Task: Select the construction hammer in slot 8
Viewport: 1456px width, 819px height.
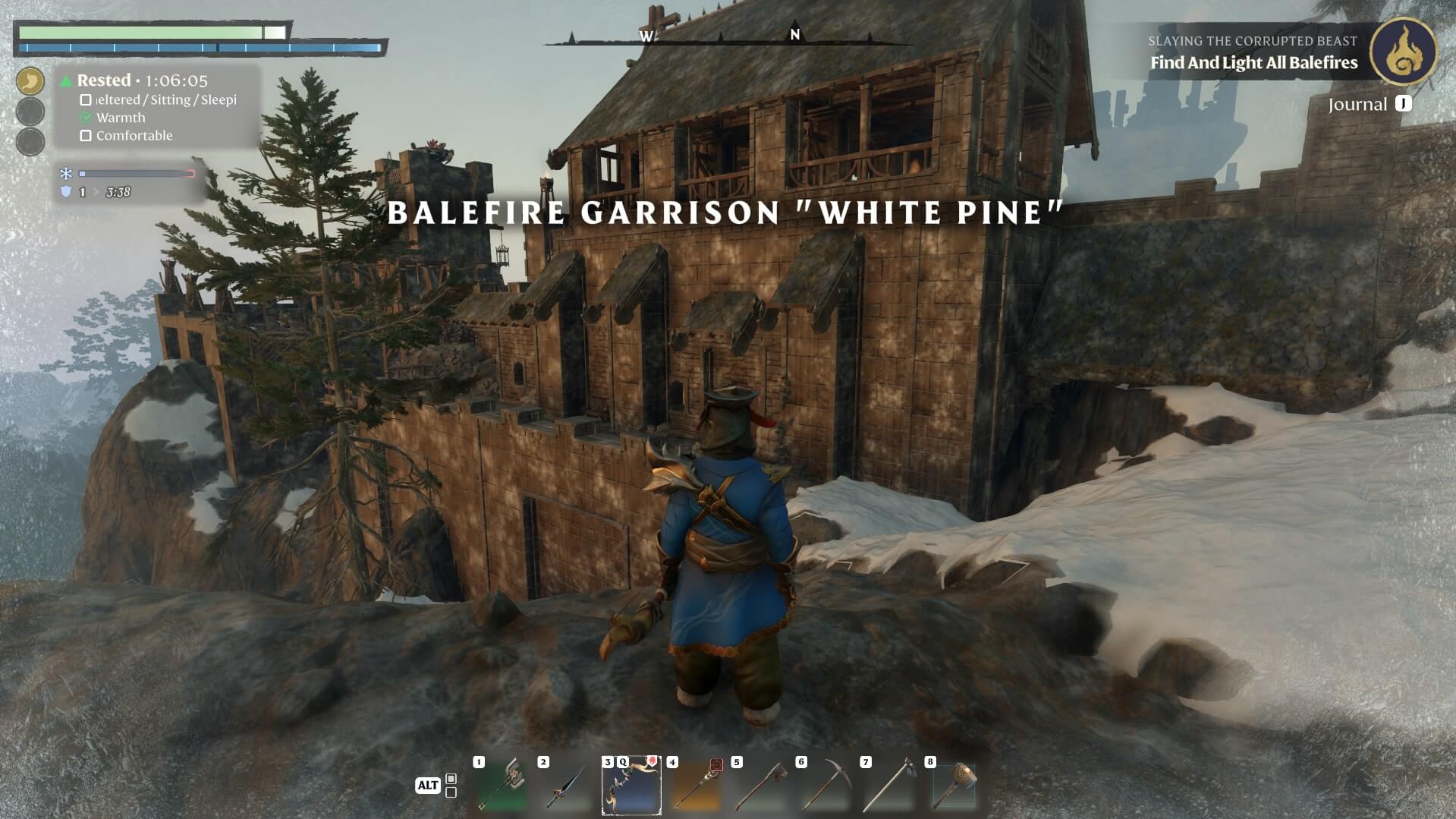Action: (x=954, y=786)
